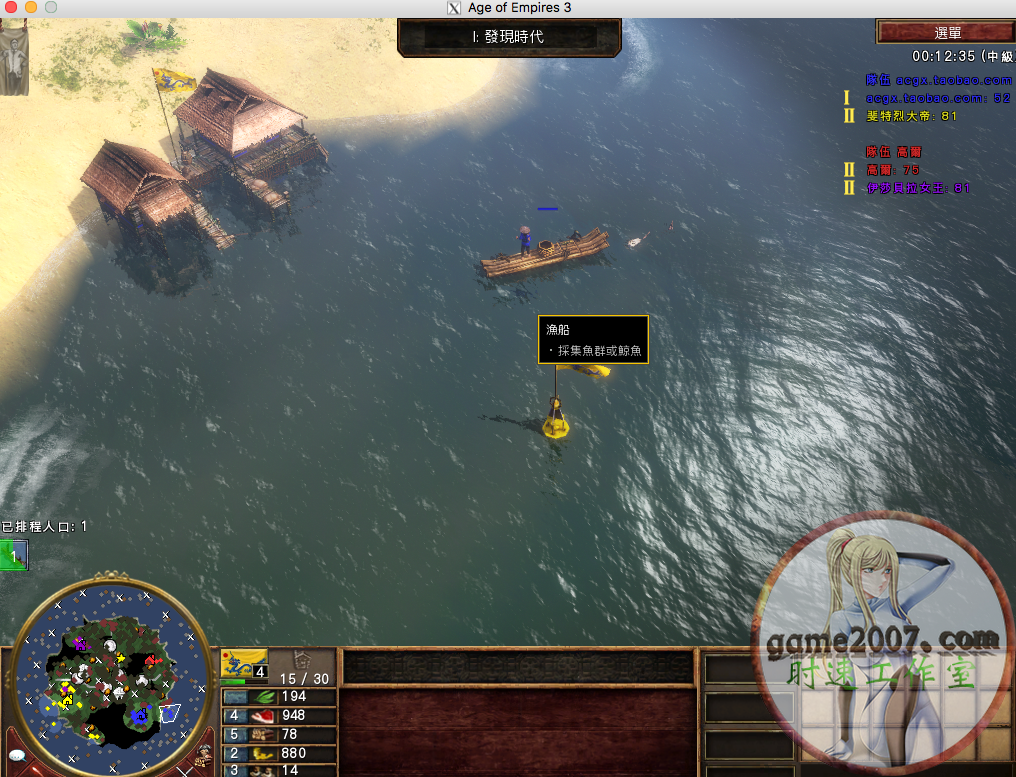Select the wood resource row showing 78
Viewport: 1016px width, 777px height.
[278, 735]
